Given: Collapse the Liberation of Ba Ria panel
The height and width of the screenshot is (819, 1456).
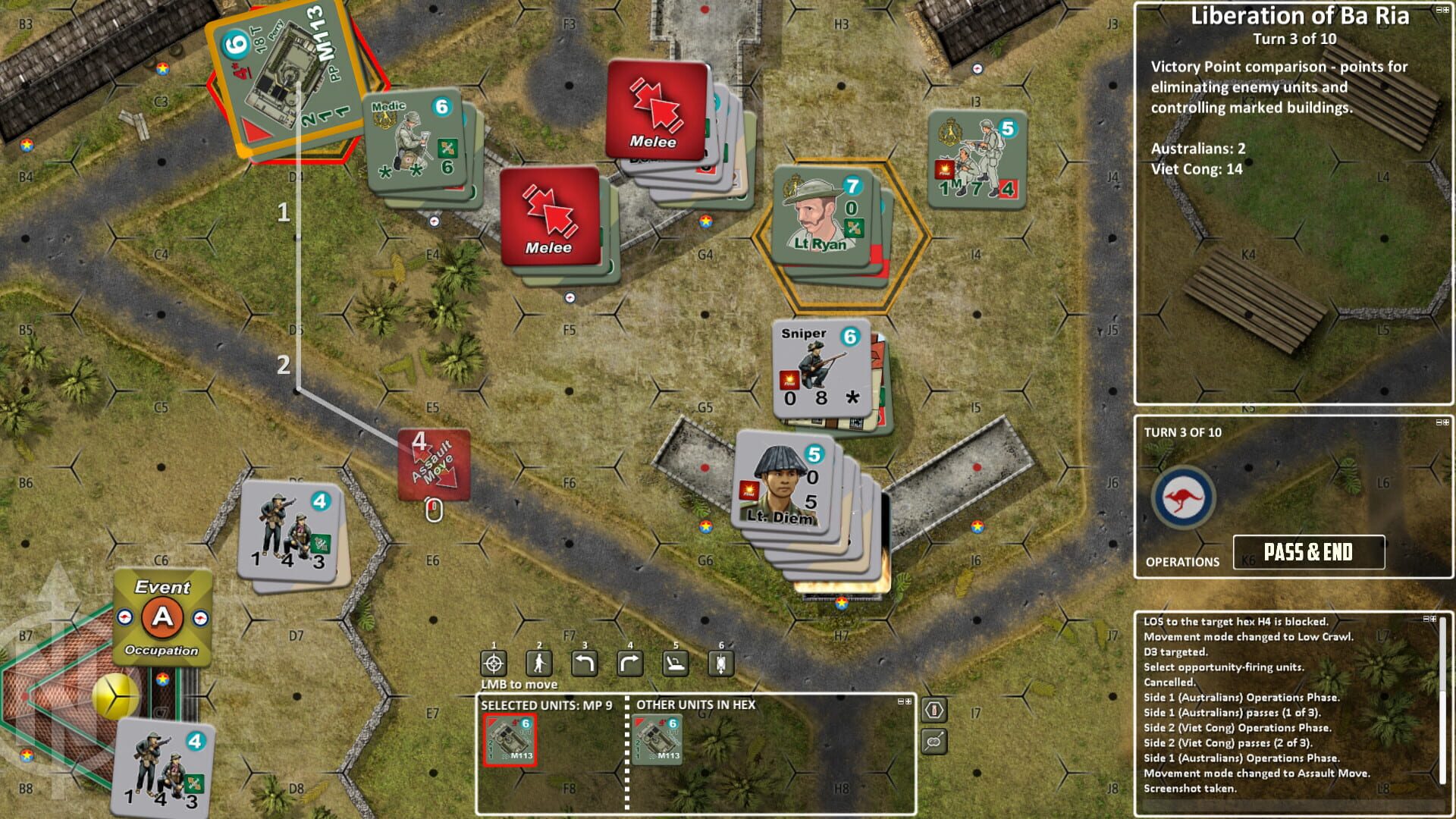Looking at the screenshot, I should click(x=1439, y=9).
